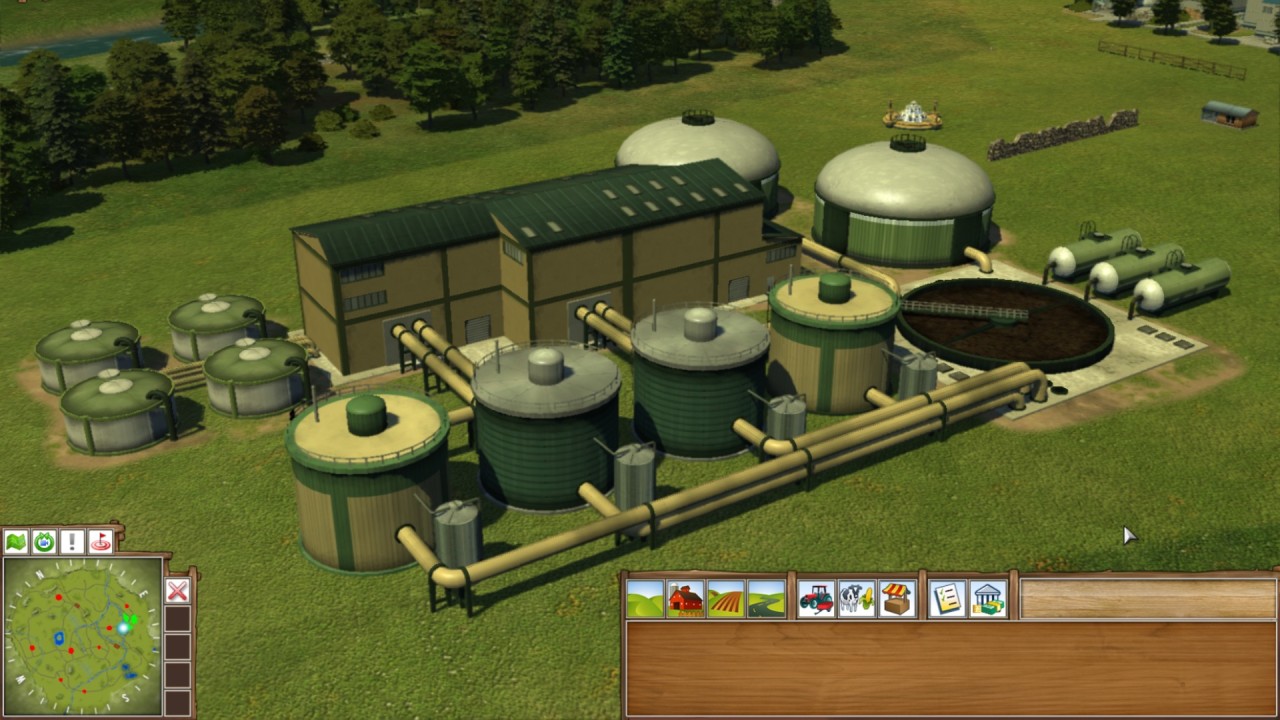This screenshot has width=1280, height=720.
Task: Select the target with red flag button
Action: (100, 542)
